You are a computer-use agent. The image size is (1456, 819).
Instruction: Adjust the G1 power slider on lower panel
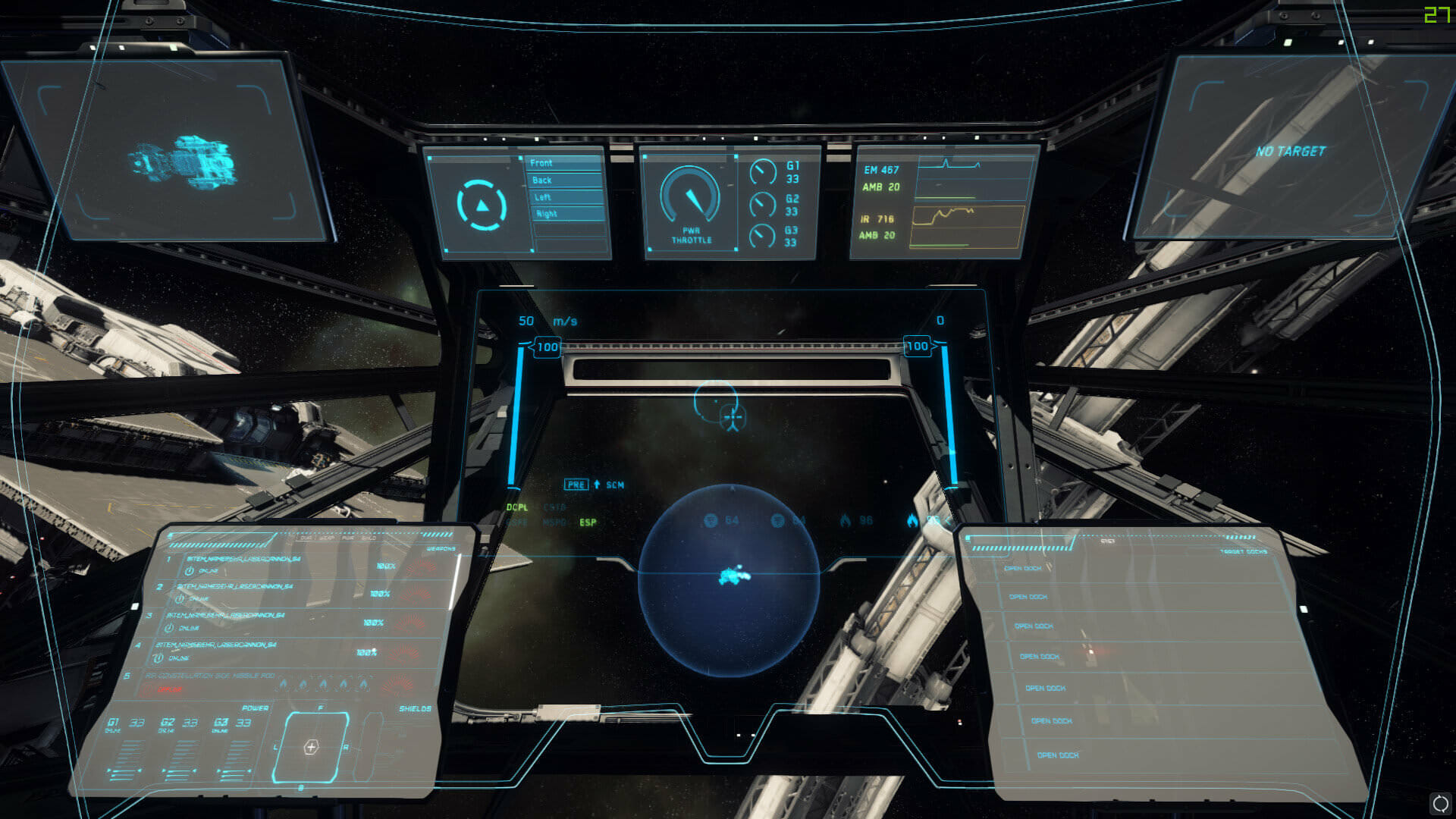(x=124, y=772)
